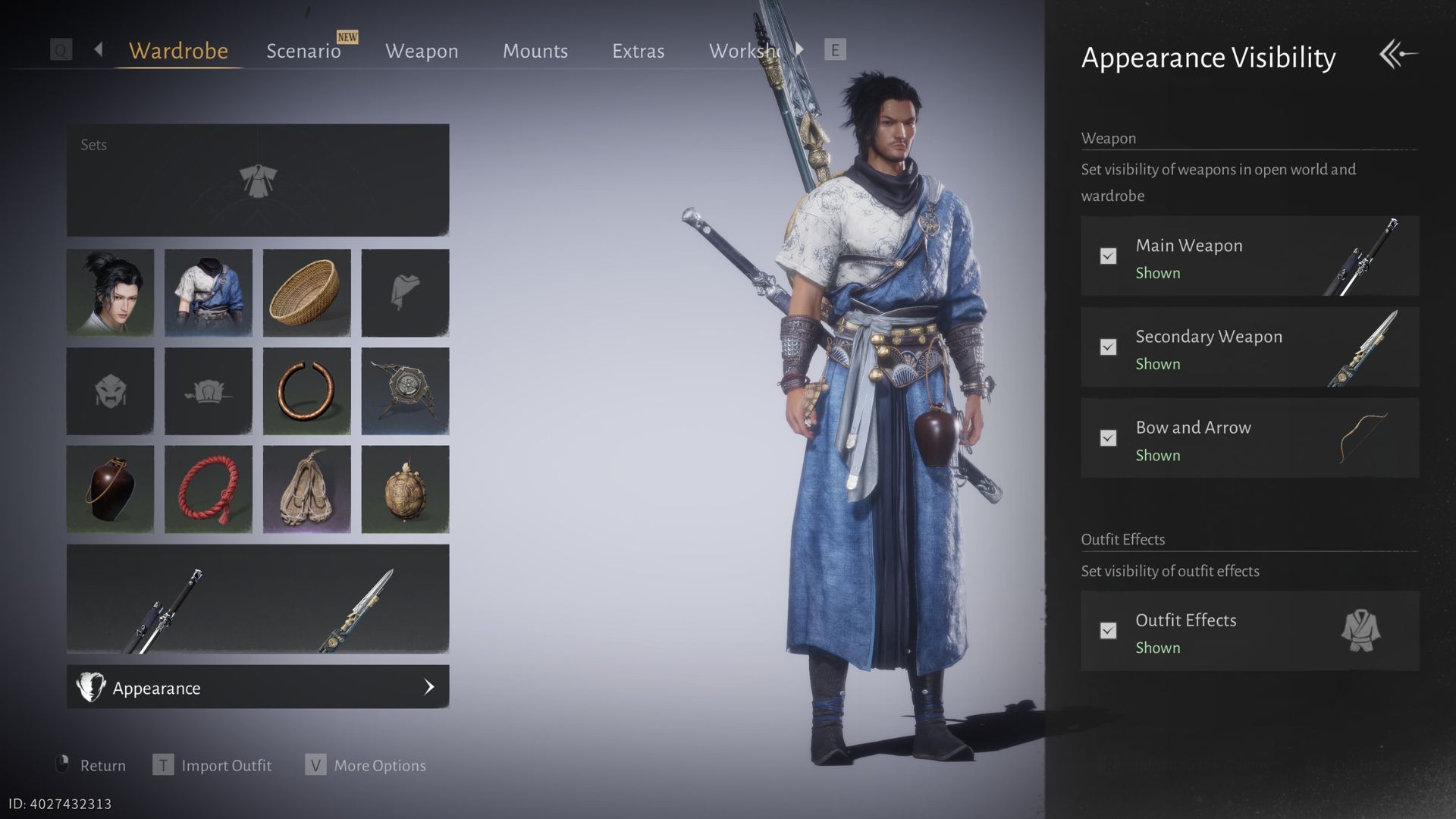Image resolution: width=1456 pixels, height=819 pixels.
Task: Toggle Bow and Arrow visibility
Action: click(x=1108, y=438)
